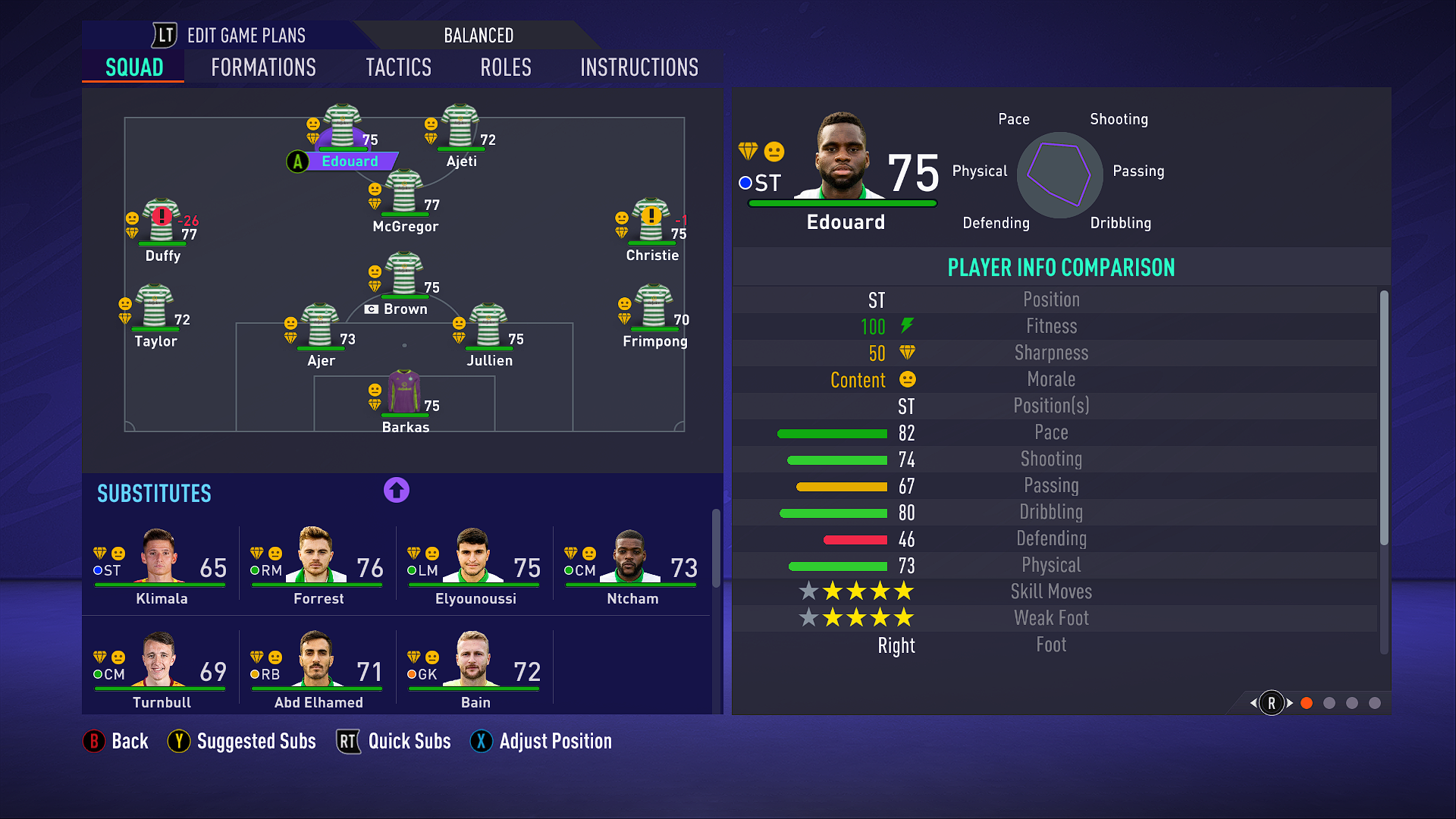Image resolution: width=1456 pixels, height=819 pixels.
Task: Choose captain Brown in midfield
Action: [x=404, y=277]
